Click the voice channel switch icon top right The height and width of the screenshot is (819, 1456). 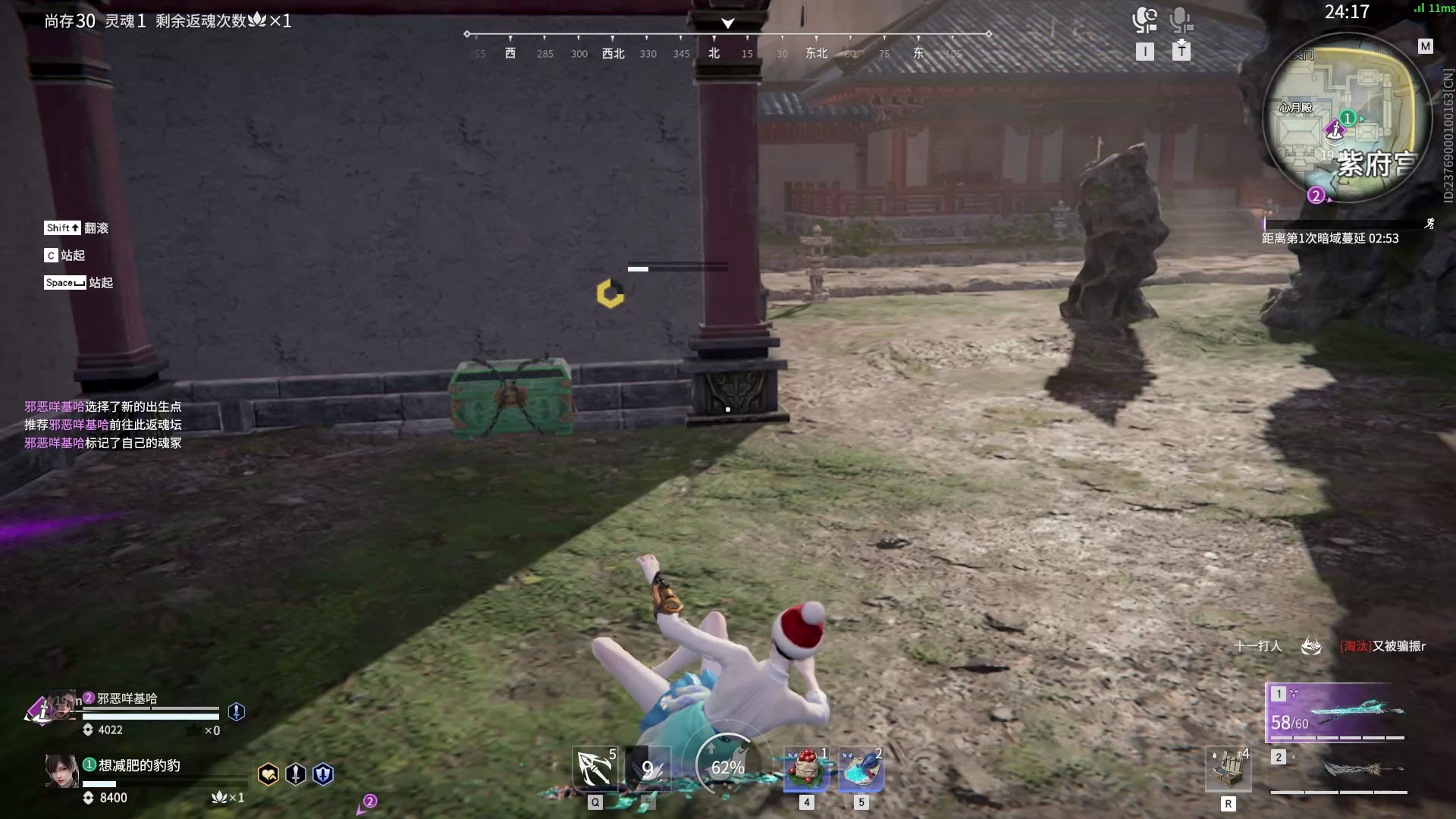pos(1145,20)
